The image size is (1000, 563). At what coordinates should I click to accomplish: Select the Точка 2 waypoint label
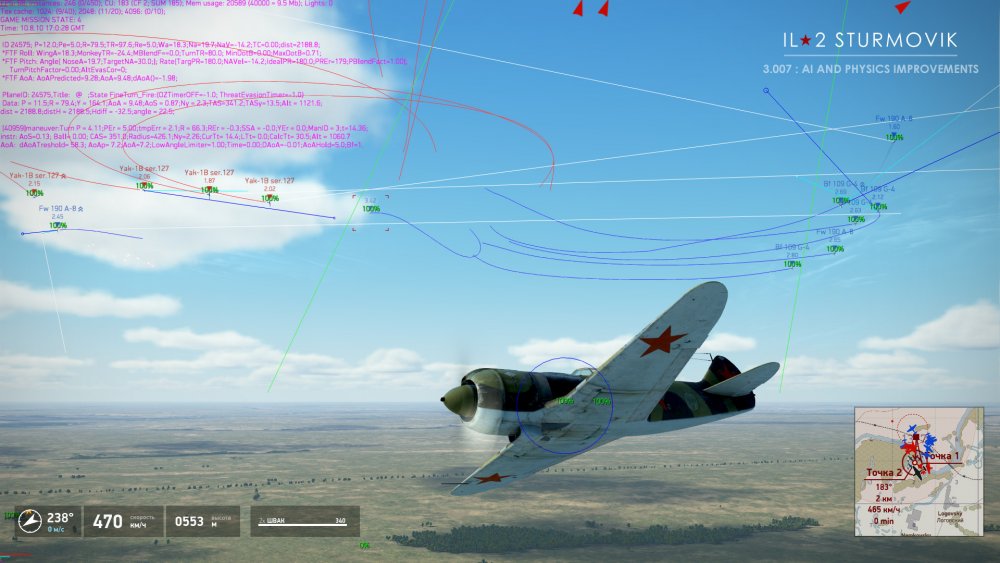(884, 472)
